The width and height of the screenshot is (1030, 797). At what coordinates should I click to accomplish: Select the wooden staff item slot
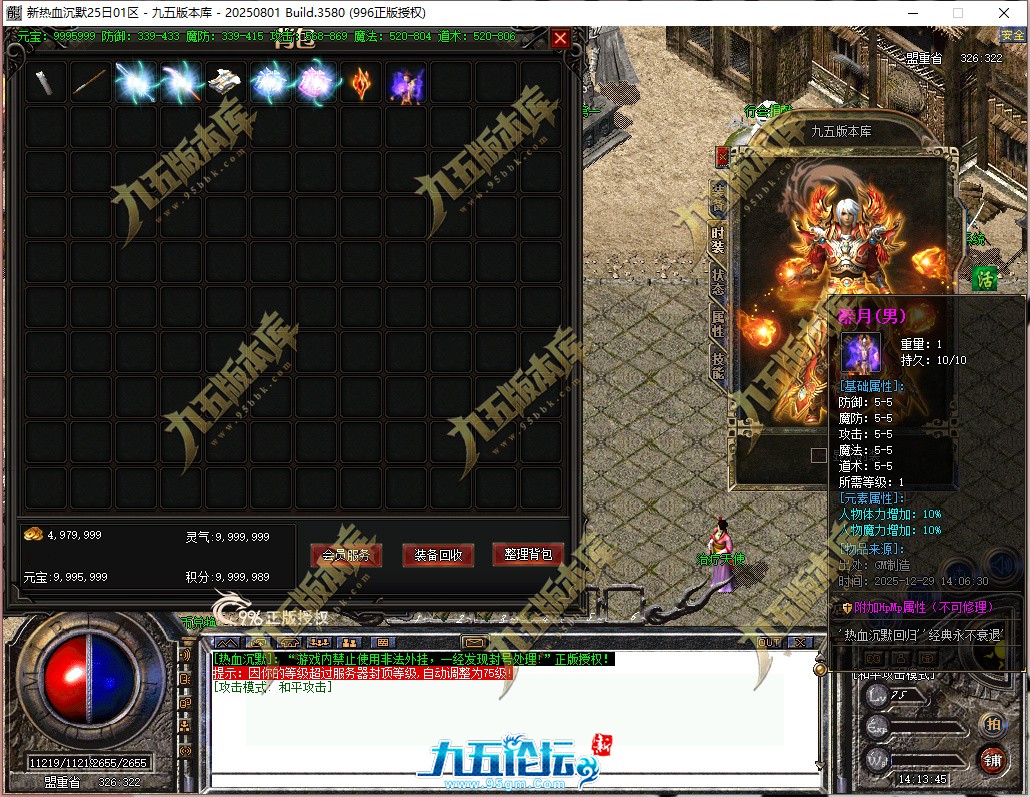click(91, 83)
